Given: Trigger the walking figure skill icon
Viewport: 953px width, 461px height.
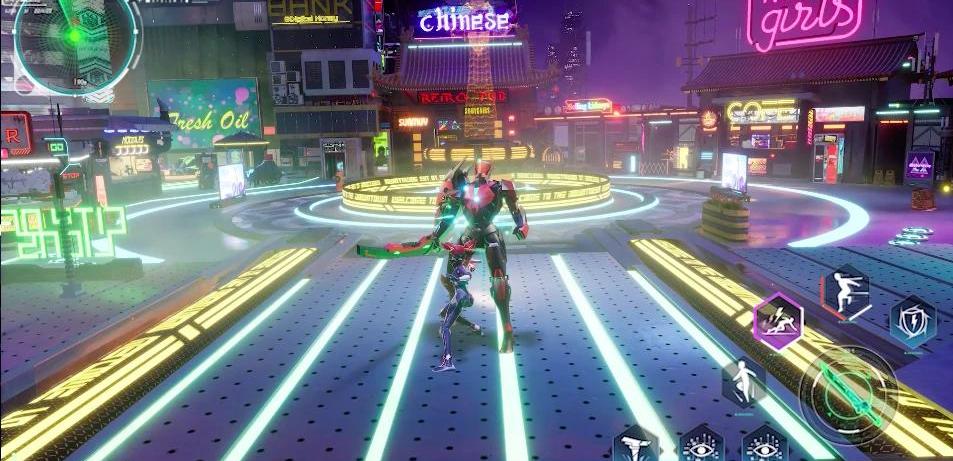Looking at the screenshot, I should [x=743, y=383].
